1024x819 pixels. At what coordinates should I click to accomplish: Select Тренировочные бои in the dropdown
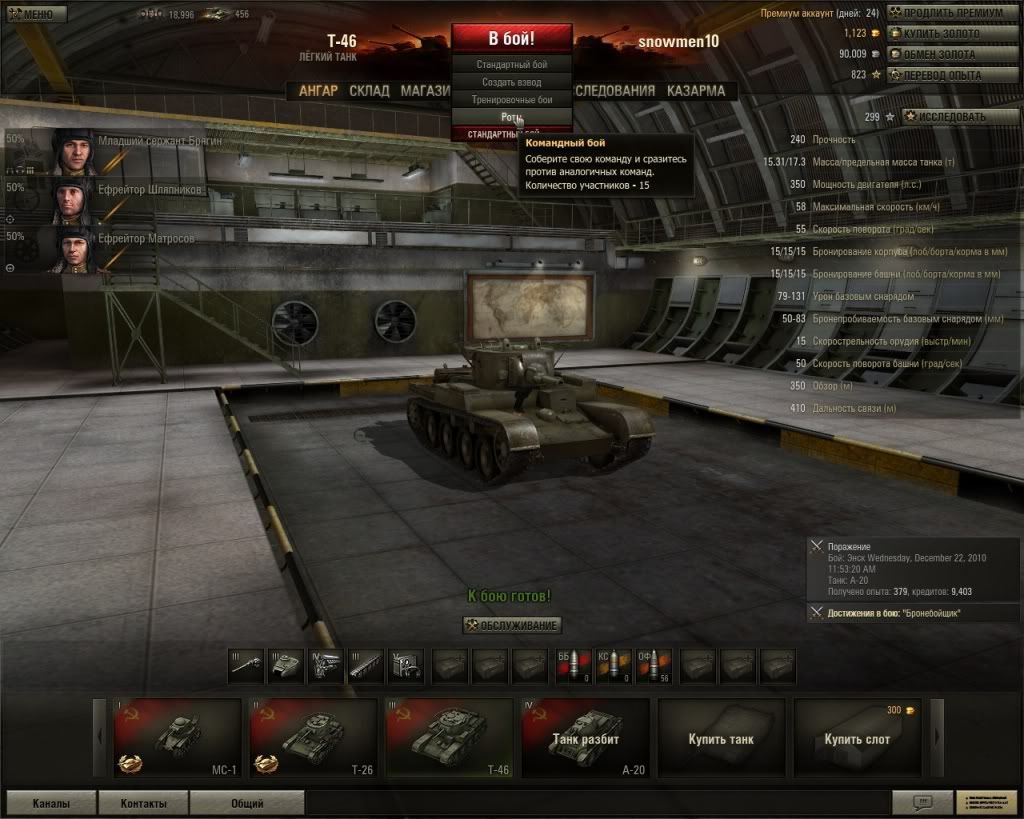[x=511, y=100]
